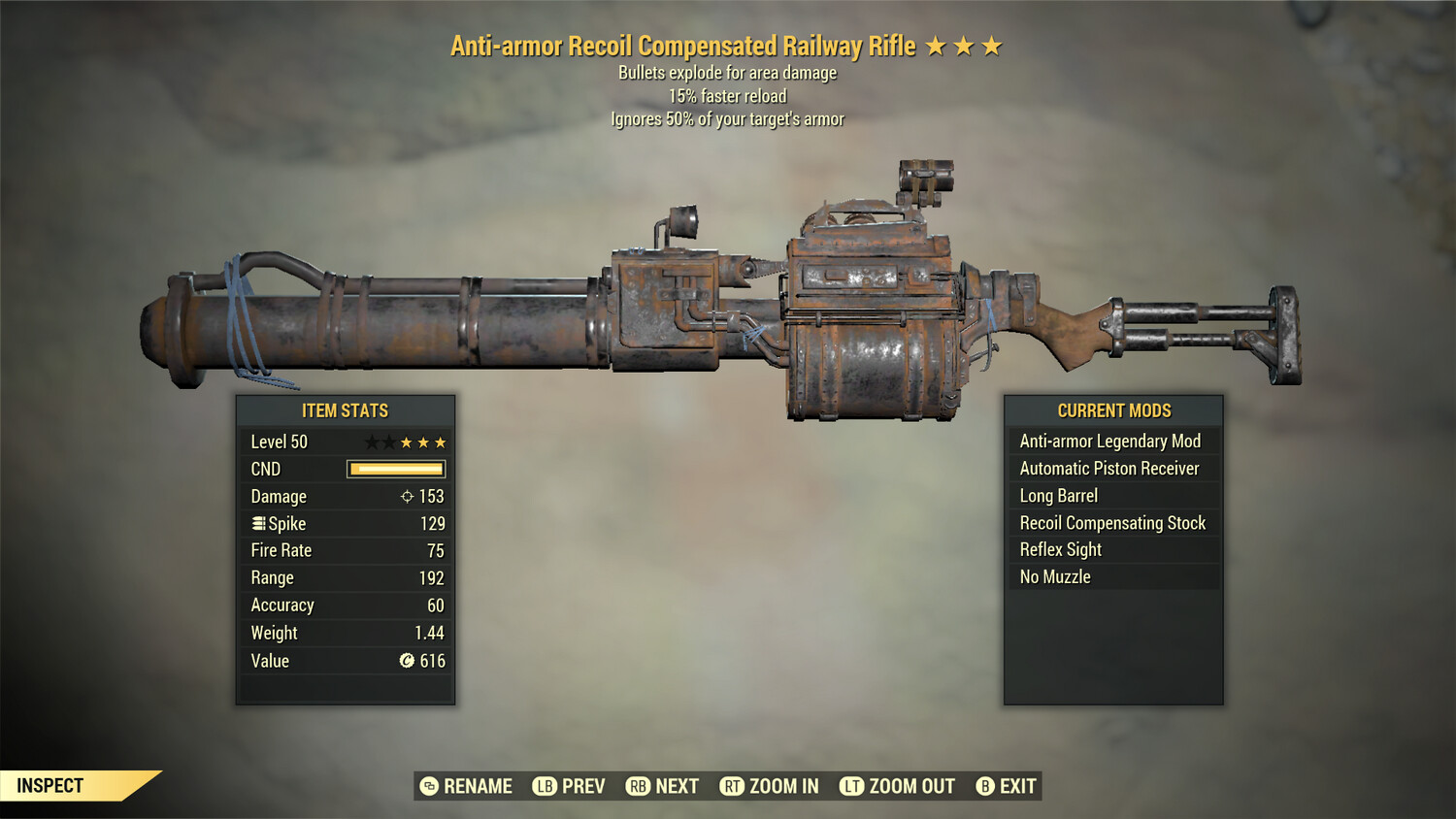Select the first dimmed star beside Level 50
Screen dimensions: 1456x819
(370, 442)
